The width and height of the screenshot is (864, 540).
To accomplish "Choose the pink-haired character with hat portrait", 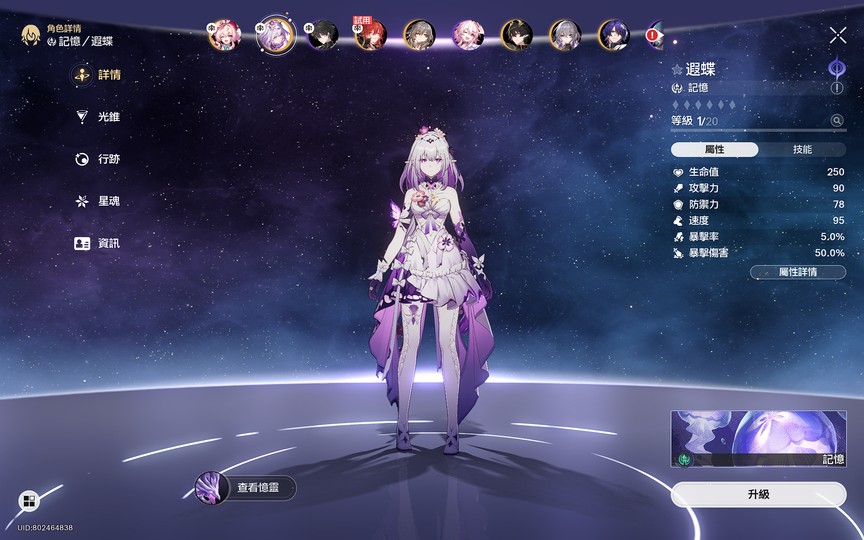I will (x=224, y=36).
